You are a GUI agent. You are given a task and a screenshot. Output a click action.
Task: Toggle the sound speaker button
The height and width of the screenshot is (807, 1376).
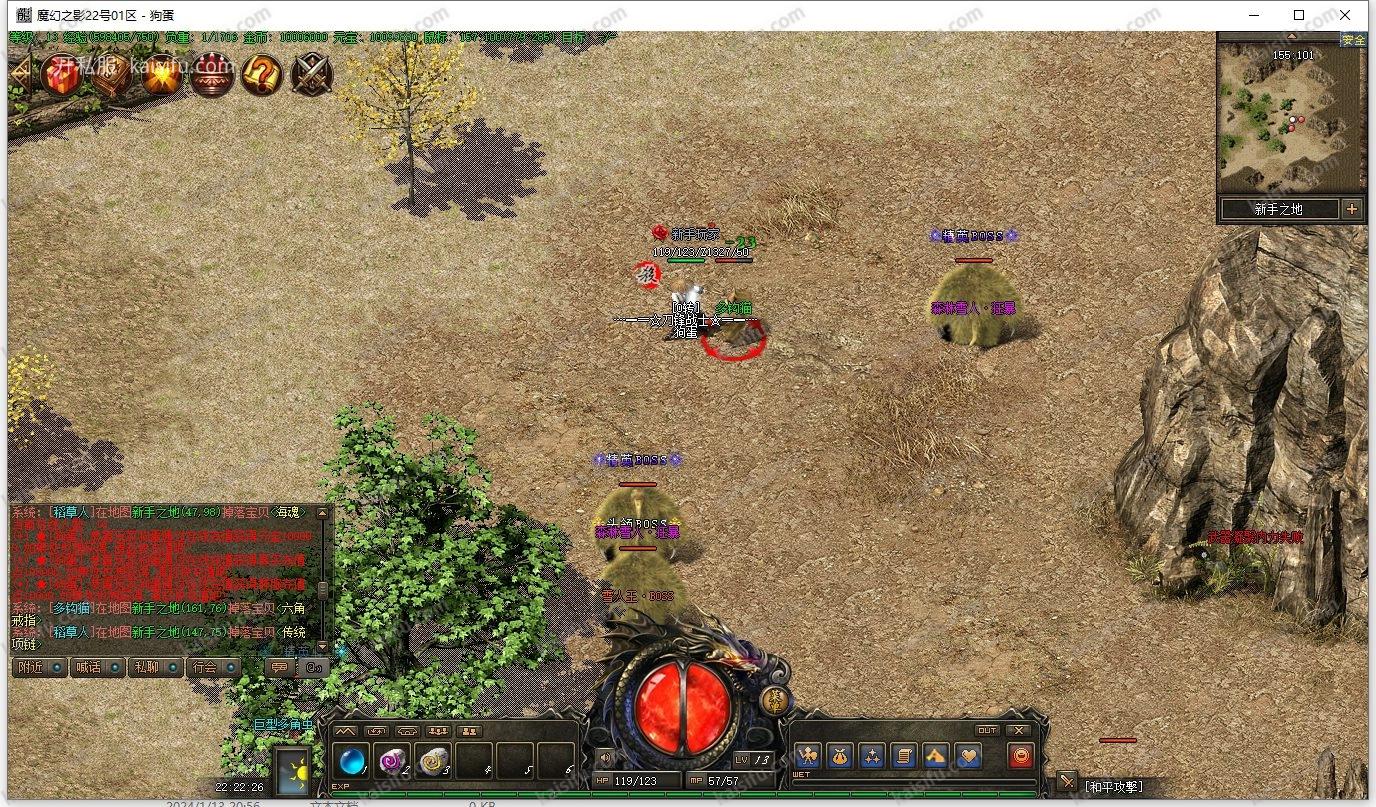[x=603, y=756]
